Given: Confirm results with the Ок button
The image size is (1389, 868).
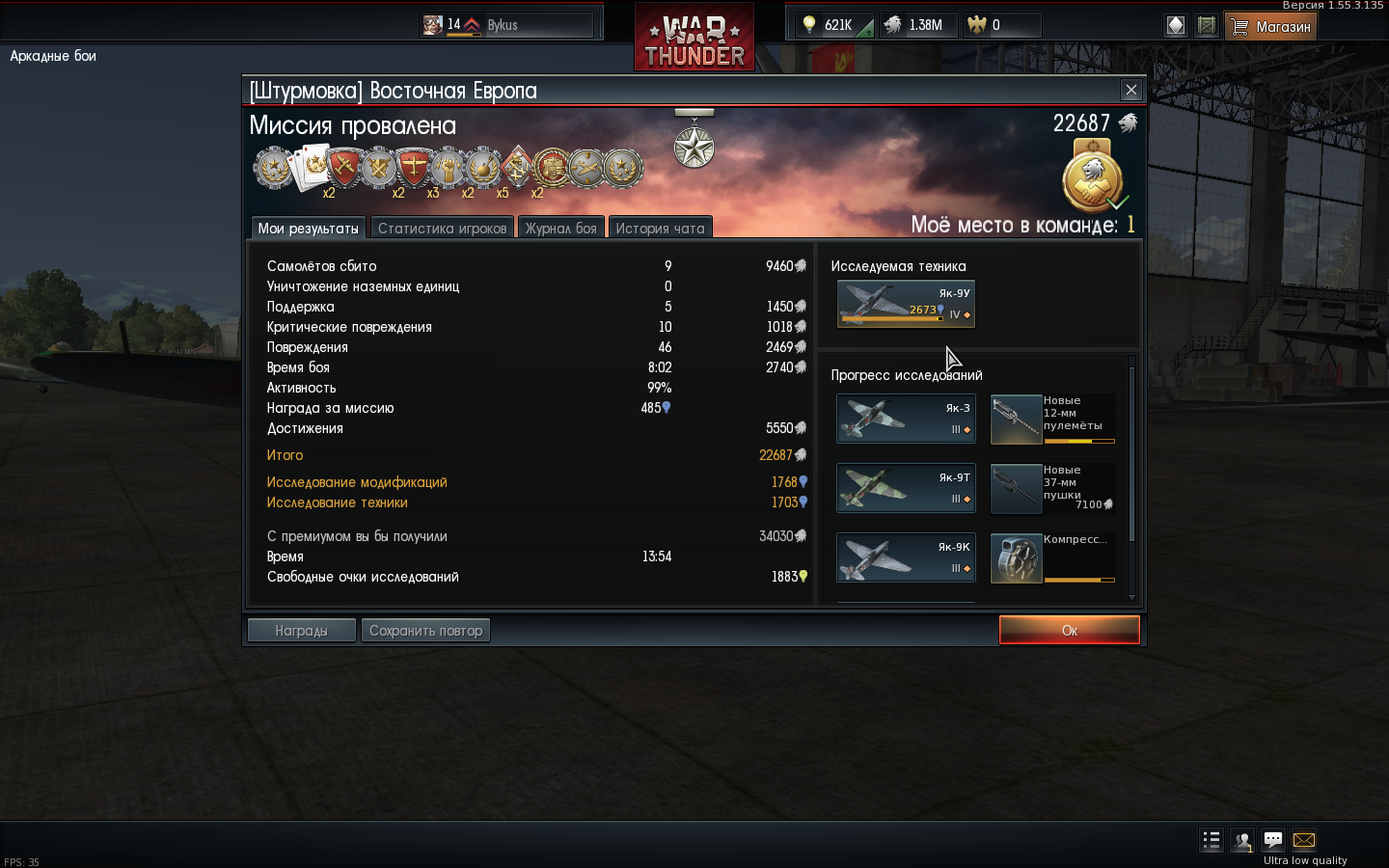Looking at the screenshot, I should tap(1069, 630).
